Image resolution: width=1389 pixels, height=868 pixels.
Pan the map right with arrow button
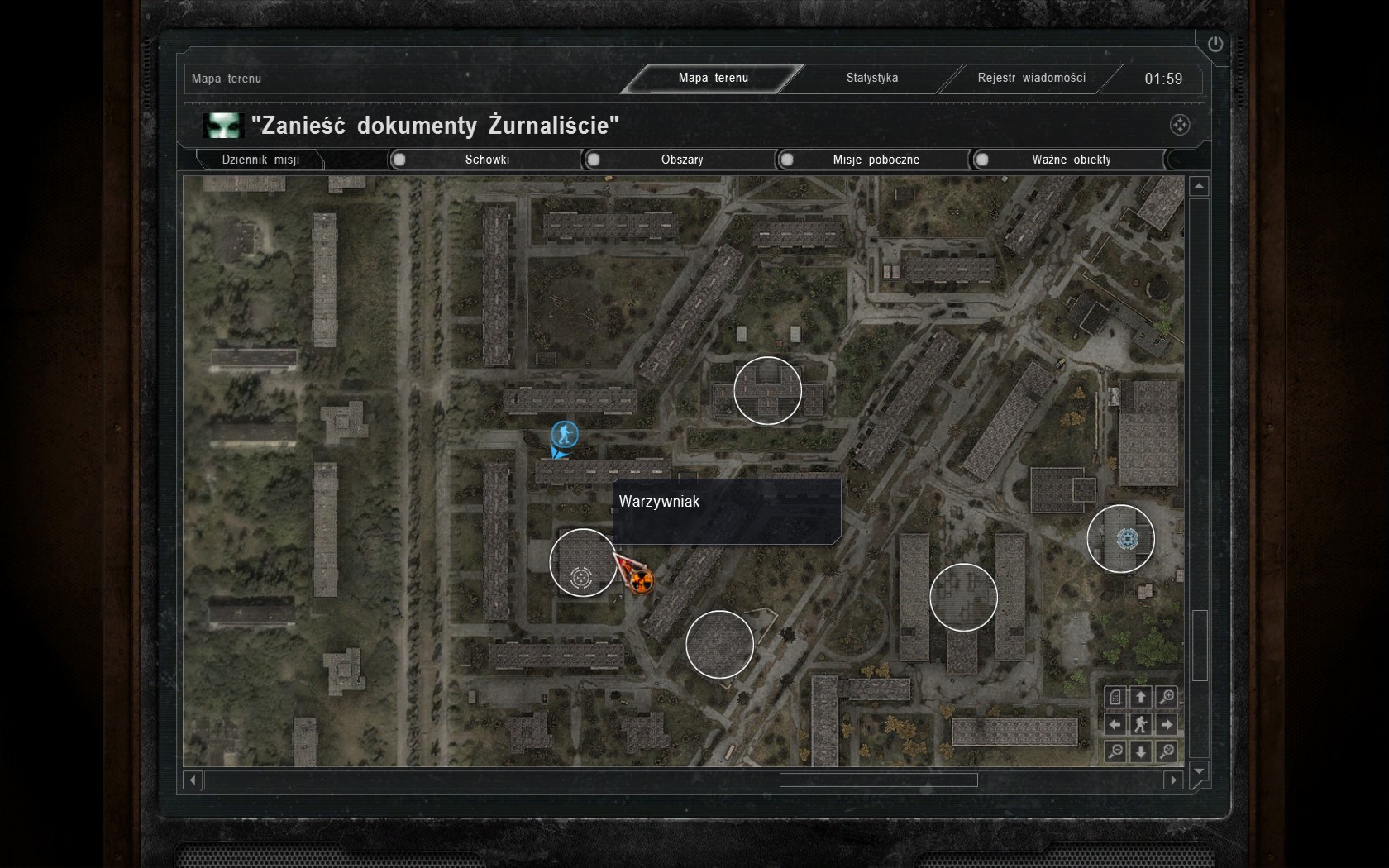(x=1167, y=724)
